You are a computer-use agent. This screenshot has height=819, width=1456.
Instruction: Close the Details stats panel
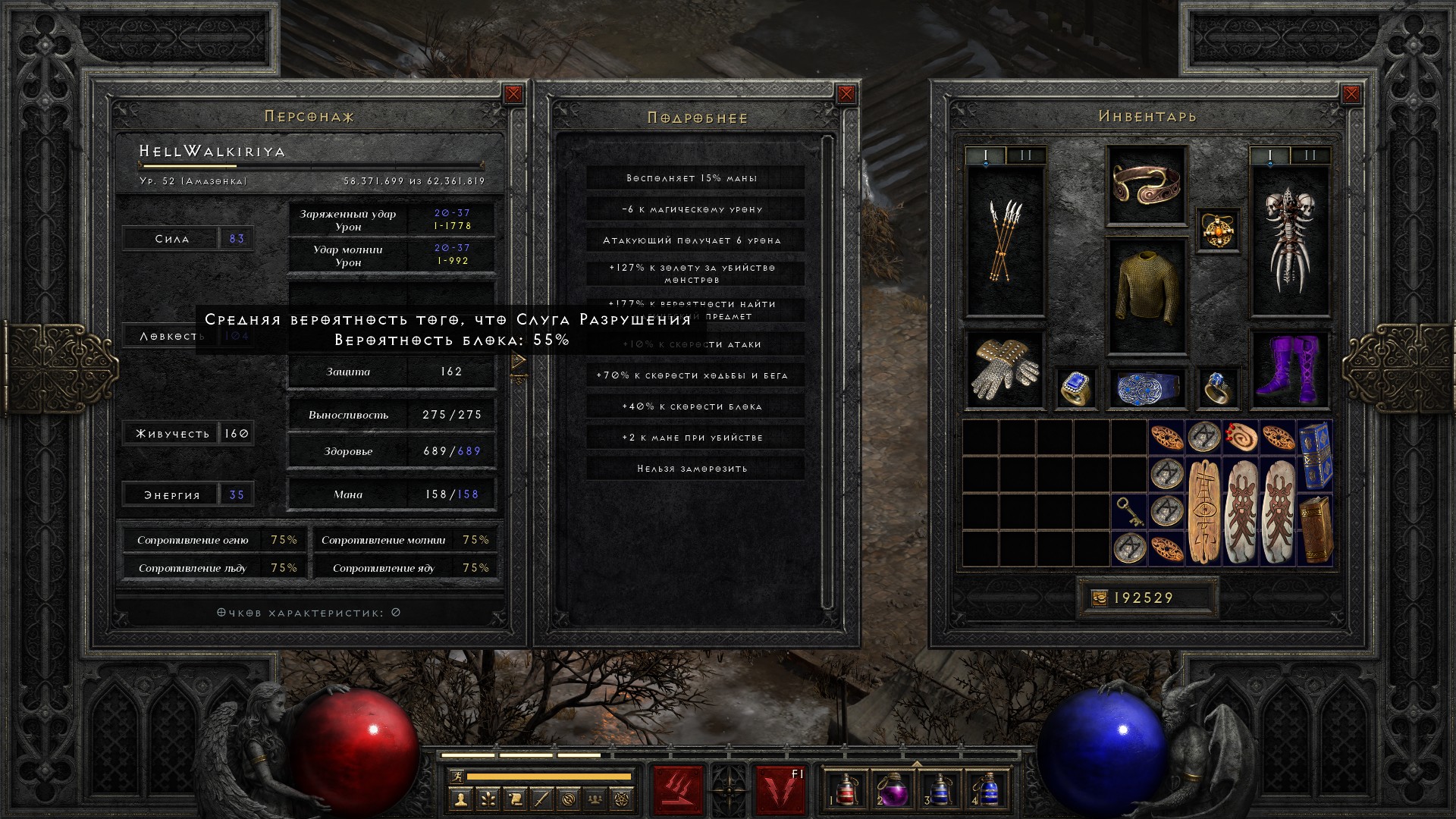click(846, 94)
